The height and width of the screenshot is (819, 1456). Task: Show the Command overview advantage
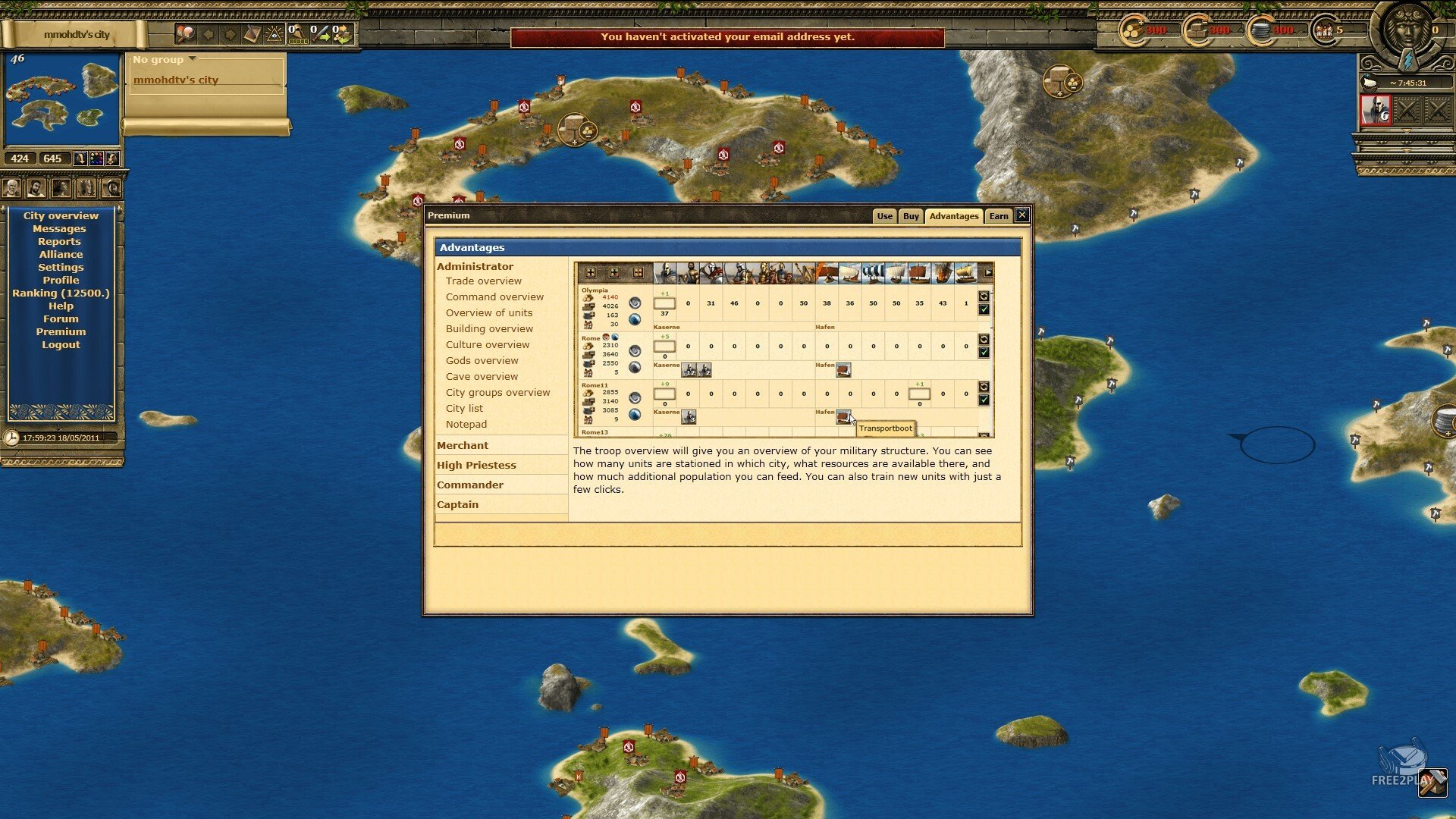tap(494, 297)
